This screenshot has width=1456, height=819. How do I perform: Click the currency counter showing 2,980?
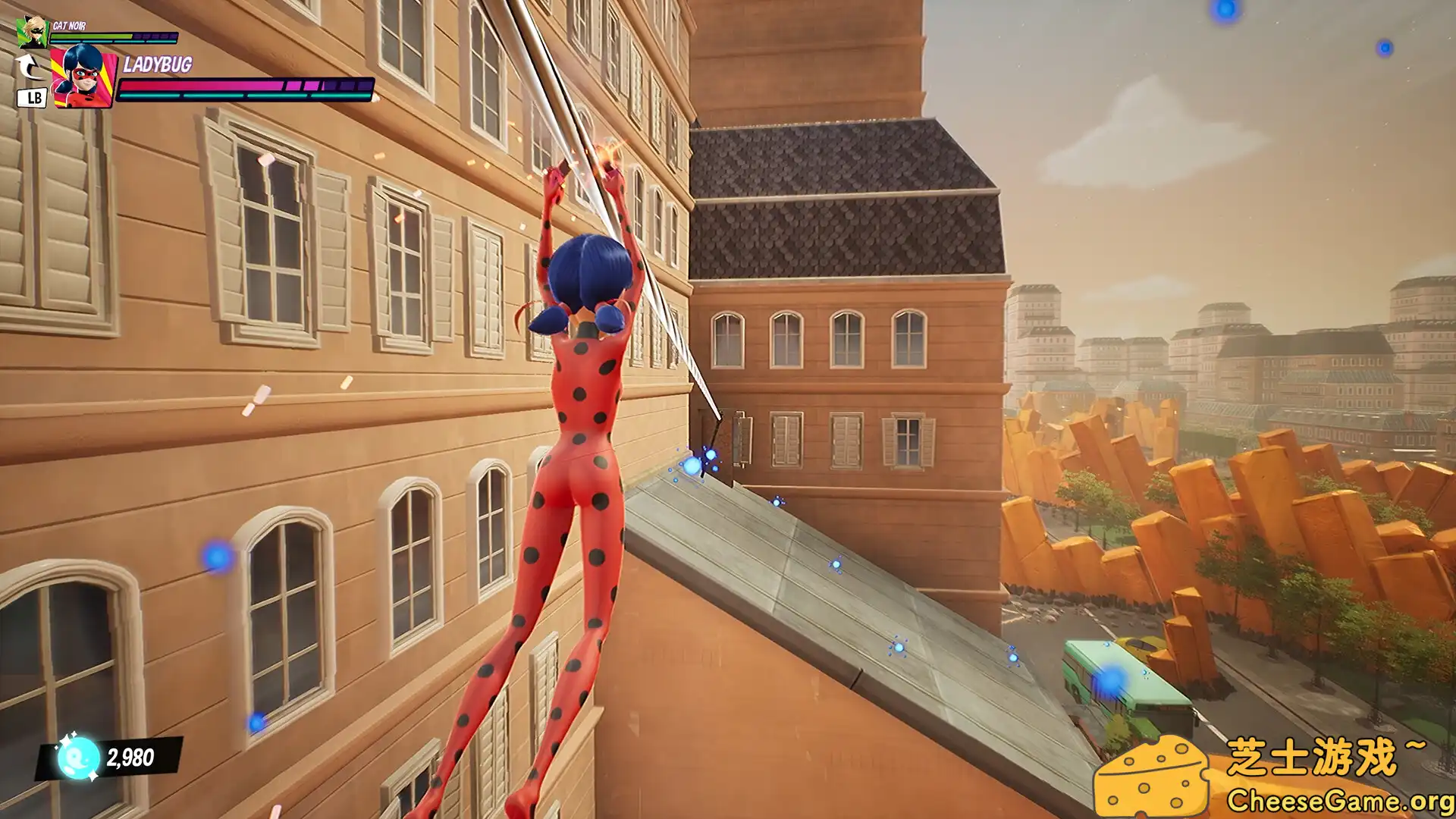tap(129, 755)
